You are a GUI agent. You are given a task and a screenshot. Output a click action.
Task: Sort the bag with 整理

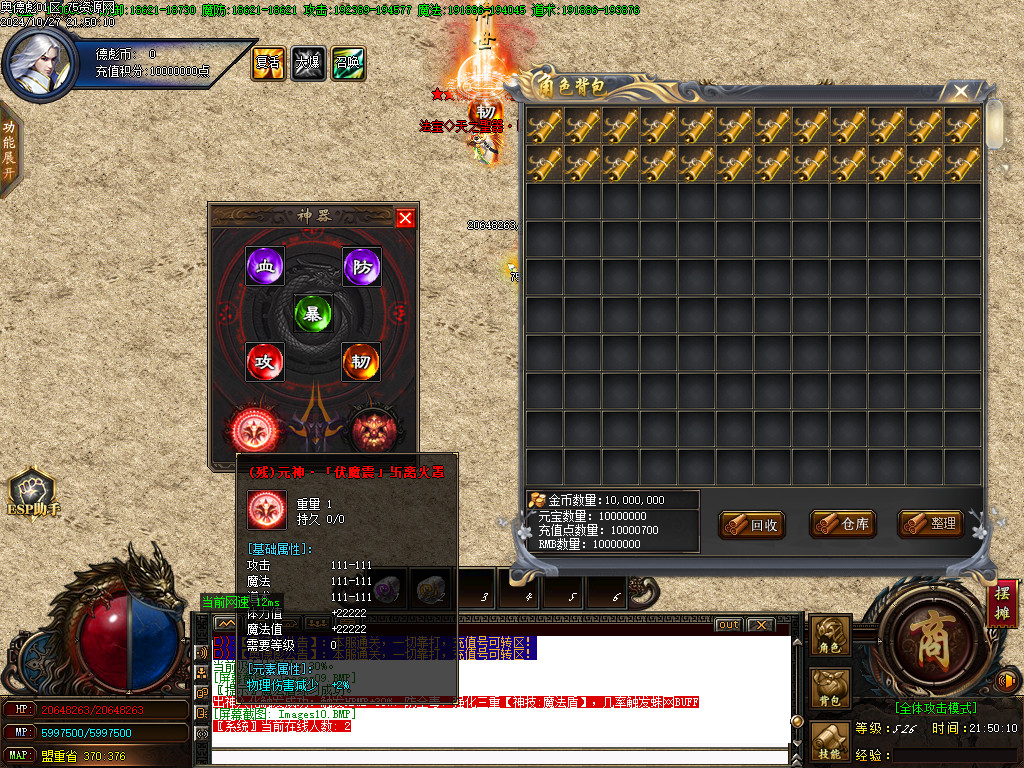[x=930, y=523]
